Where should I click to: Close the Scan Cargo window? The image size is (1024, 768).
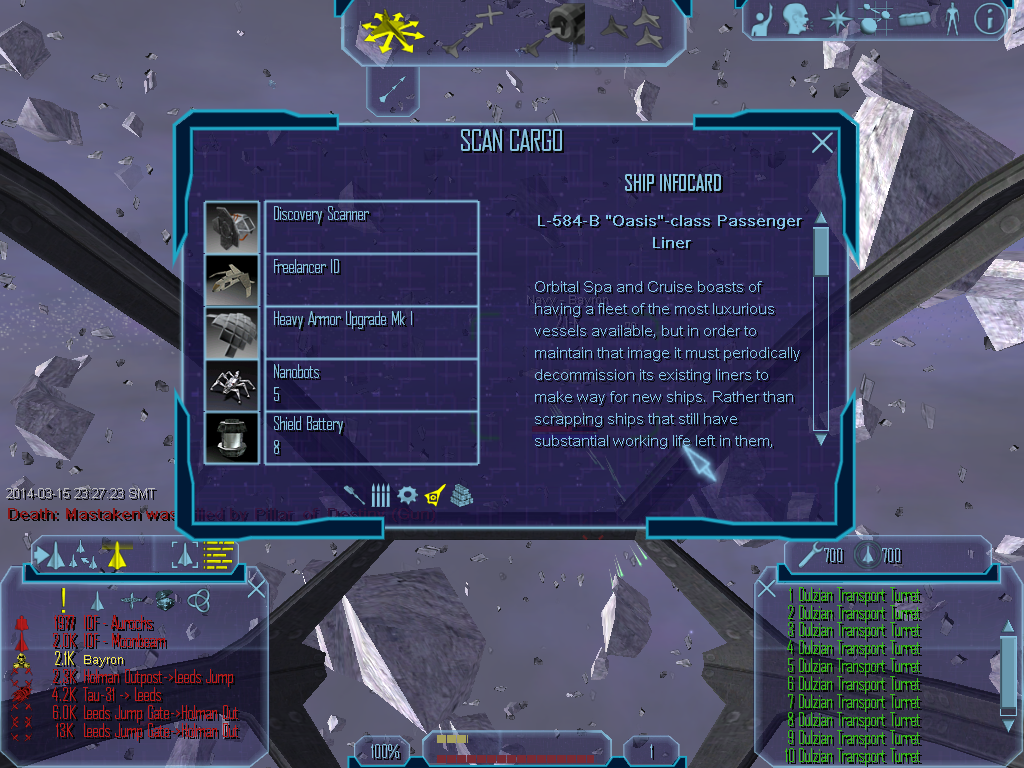click(x=822, y=143)
